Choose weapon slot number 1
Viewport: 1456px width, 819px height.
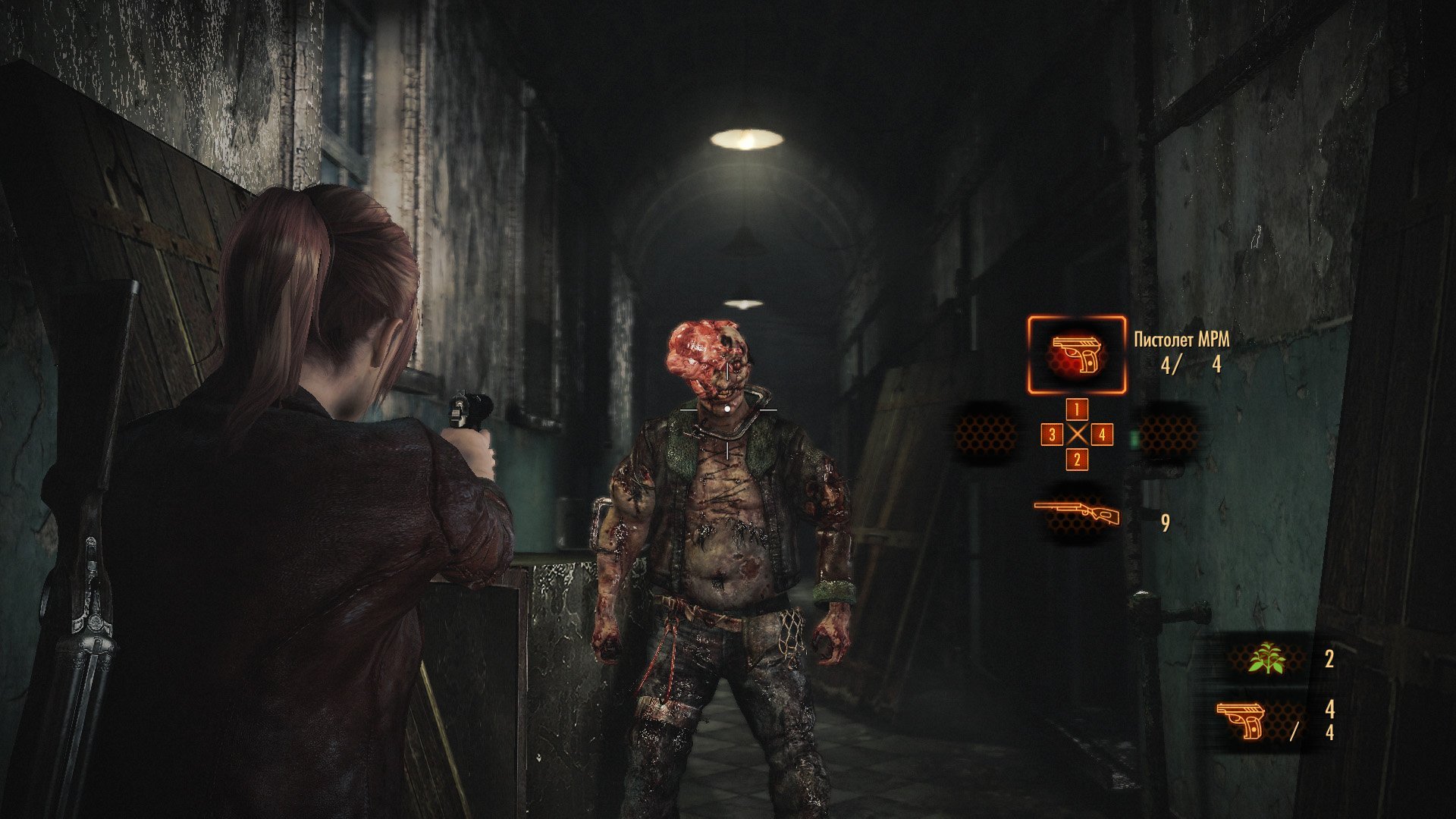coord(1077,411)
